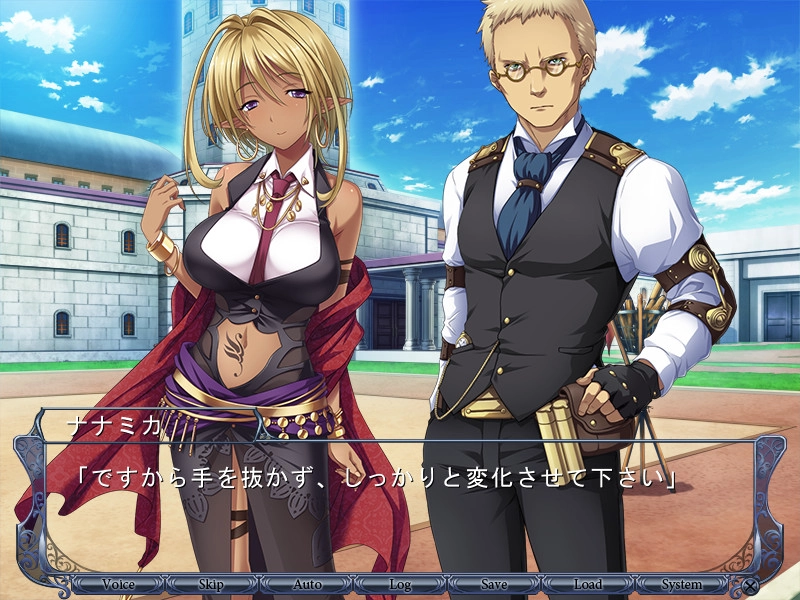Turn on Auto text advance
800x600 pixels.
tap(306, 584)
